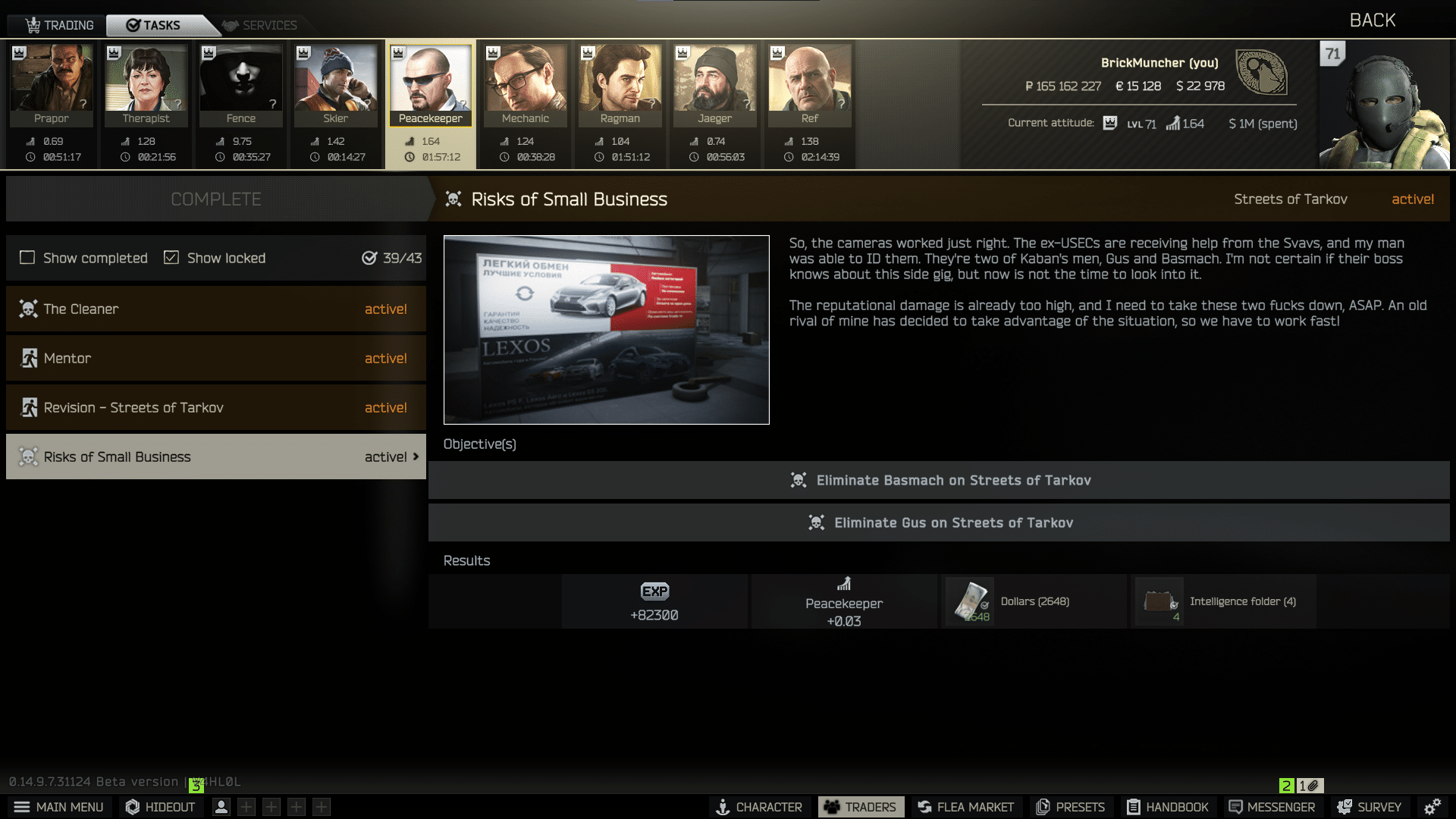
Task: Toggle the Show completed checkbox
Action: coord(27,258)
